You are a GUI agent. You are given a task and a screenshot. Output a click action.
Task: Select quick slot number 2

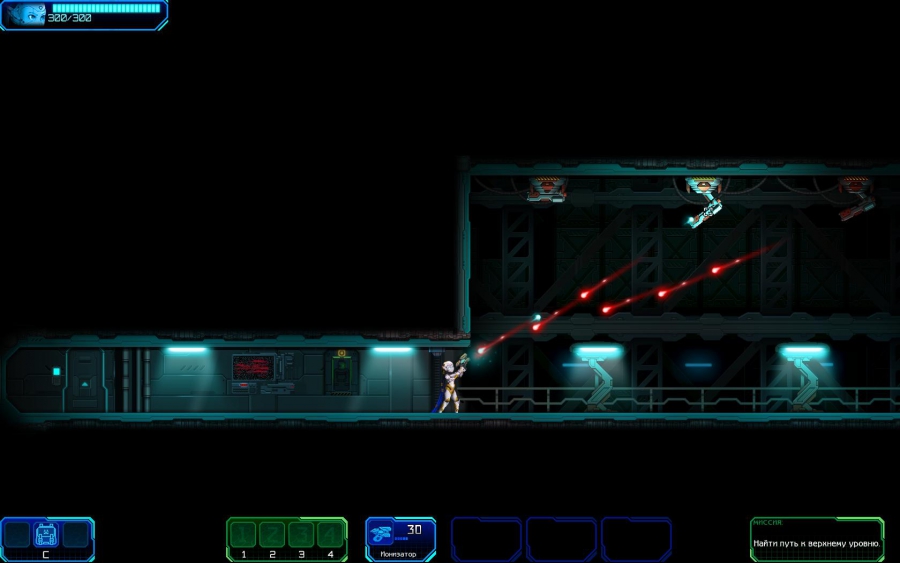point(272,534)
